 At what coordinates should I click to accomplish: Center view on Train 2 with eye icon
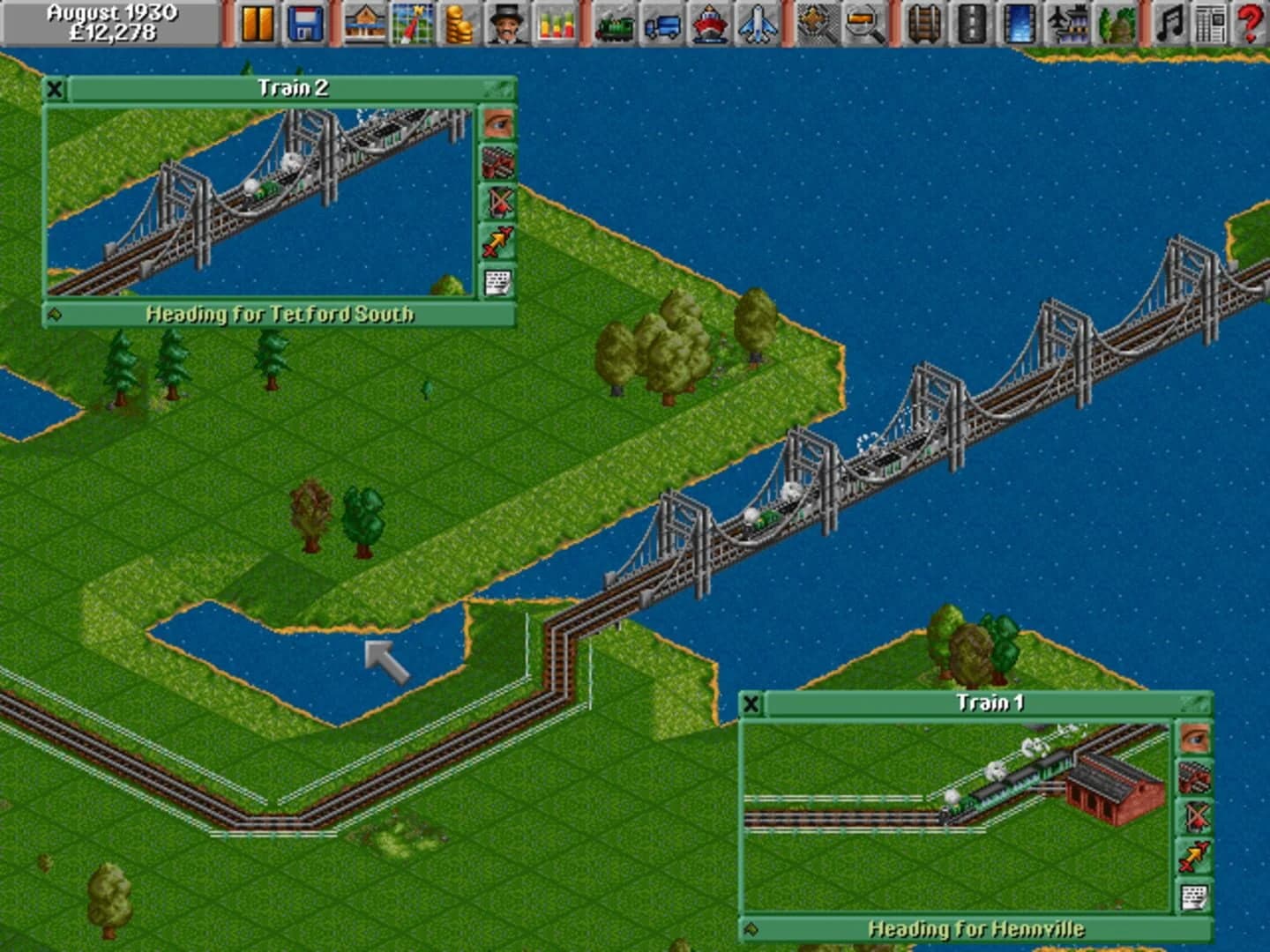(497, 123)
